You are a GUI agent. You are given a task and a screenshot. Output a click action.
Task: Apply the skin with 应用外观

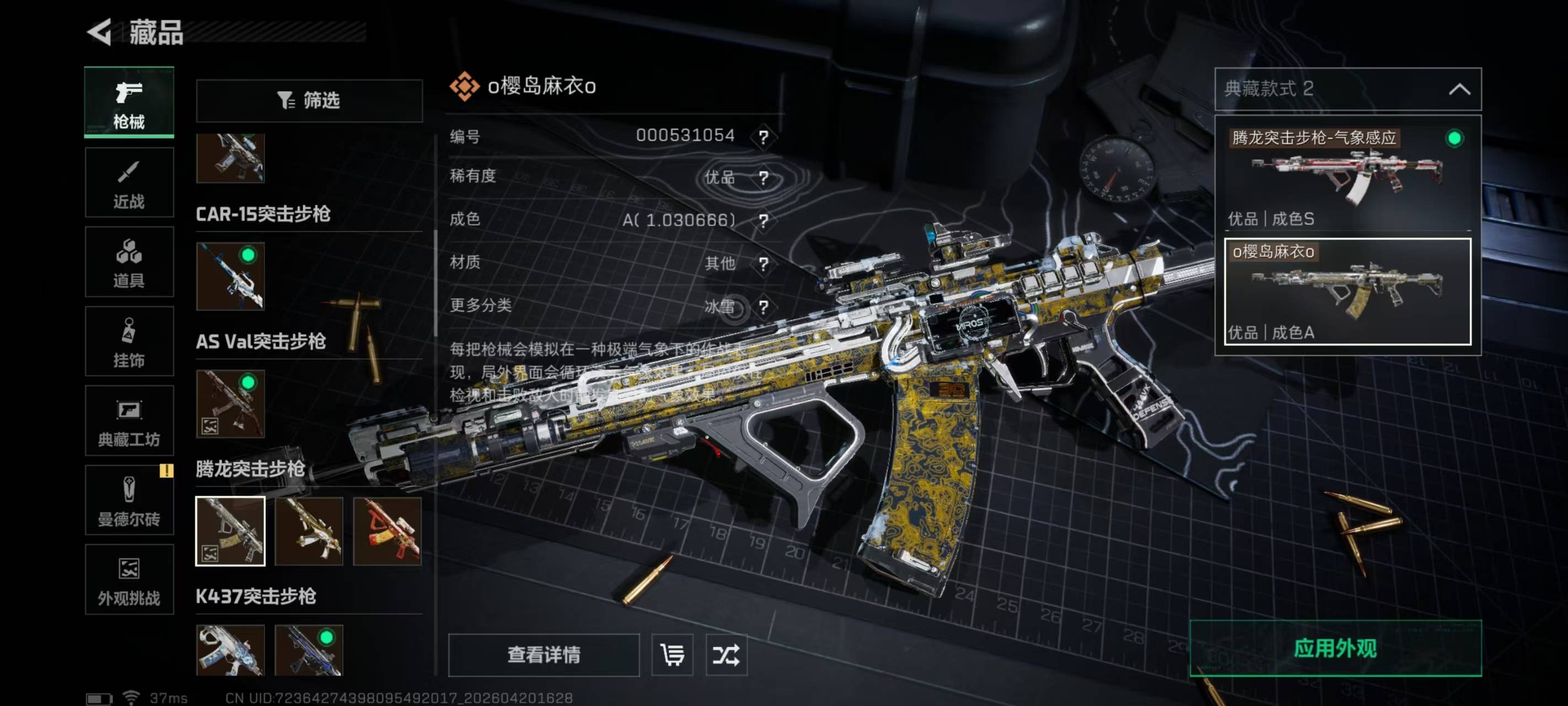pyautogui.click(x=1335, y=648)
